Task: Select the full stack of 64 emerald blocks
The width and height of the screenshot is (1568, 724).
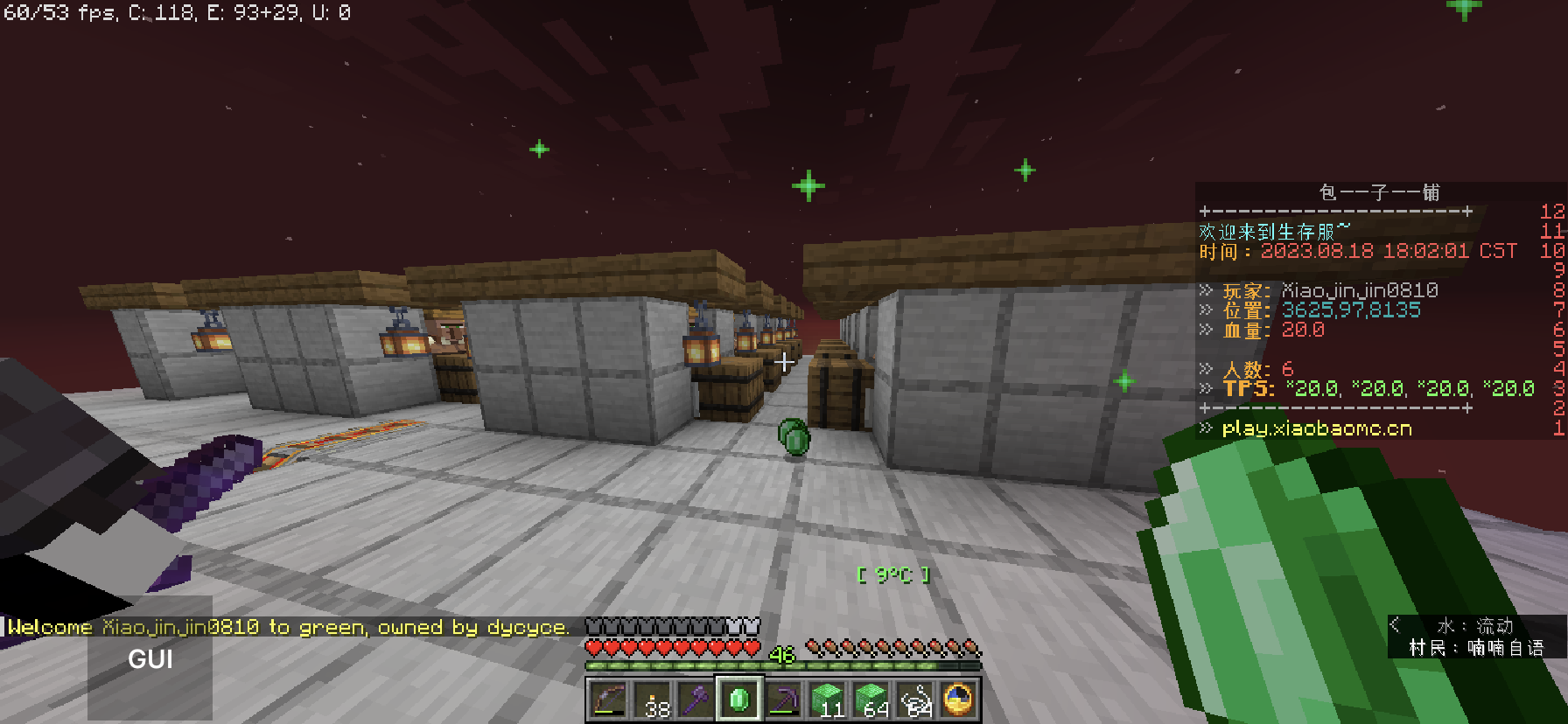Action: tap(871, 700)
